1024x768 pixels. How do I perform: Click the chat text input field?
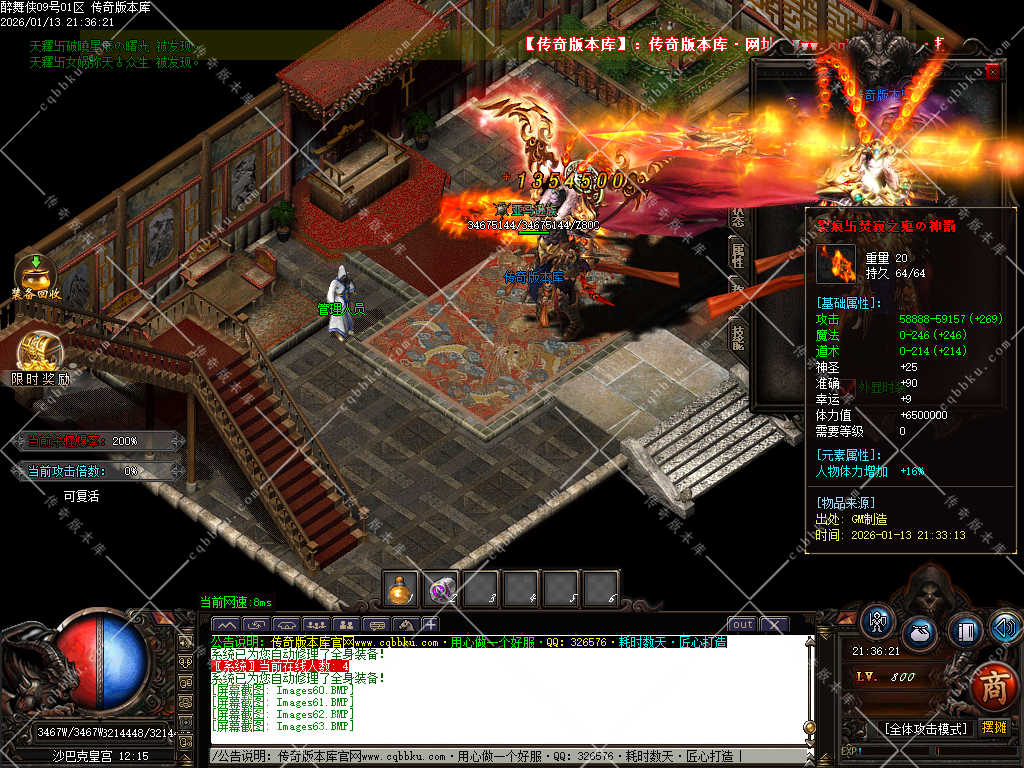pyautogui.click(x=500, y=757)
